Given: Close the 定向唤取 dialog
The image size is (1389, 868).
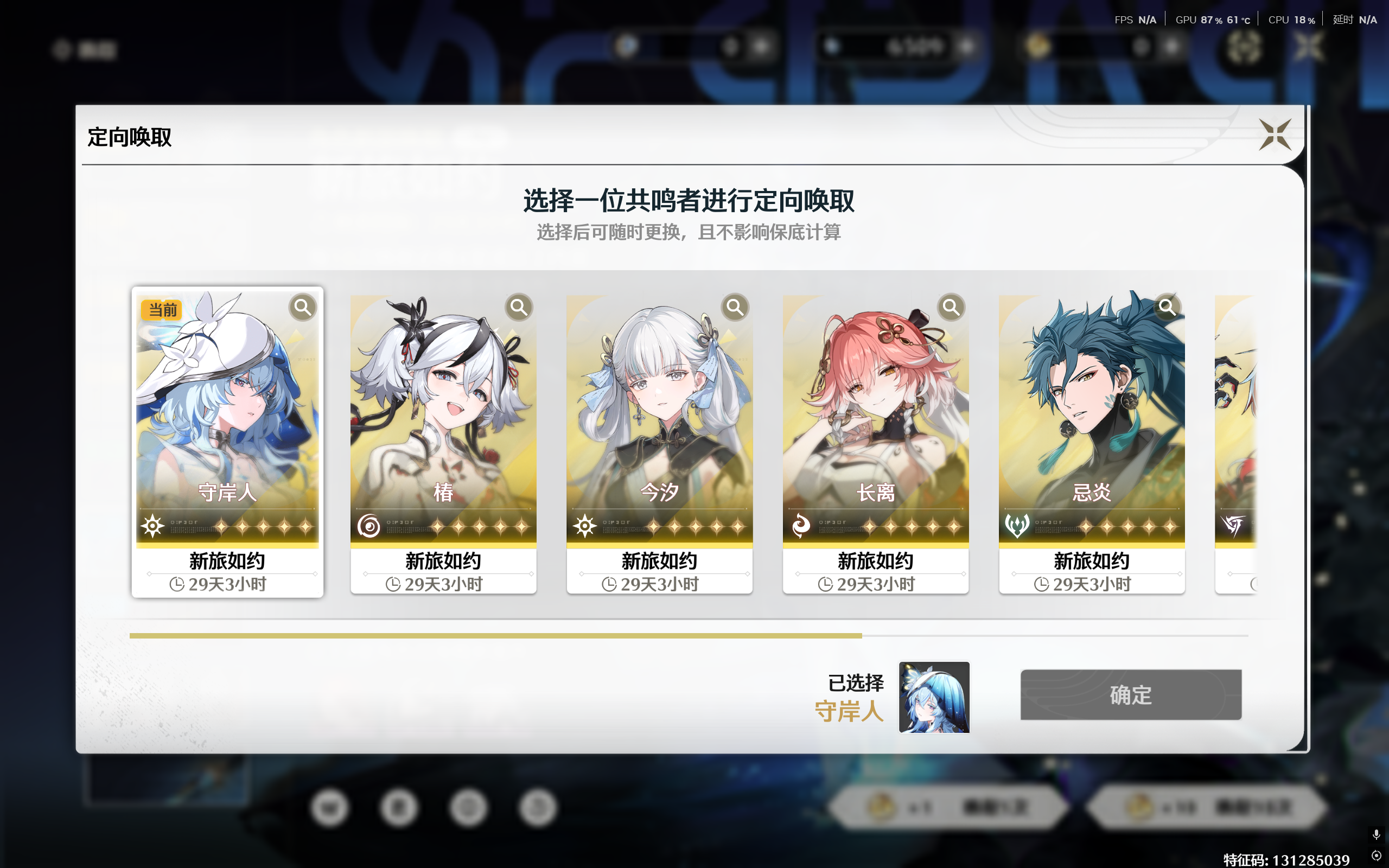Looking at the screenshot, I should (x=1276, y=136).
